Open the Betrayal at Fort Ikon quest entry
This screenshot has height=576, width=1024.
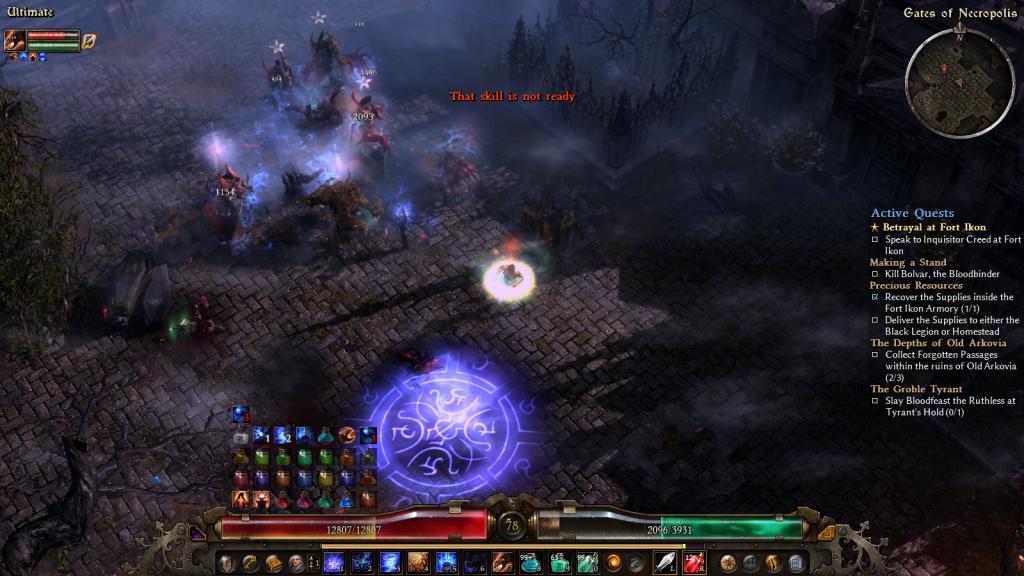934,227
